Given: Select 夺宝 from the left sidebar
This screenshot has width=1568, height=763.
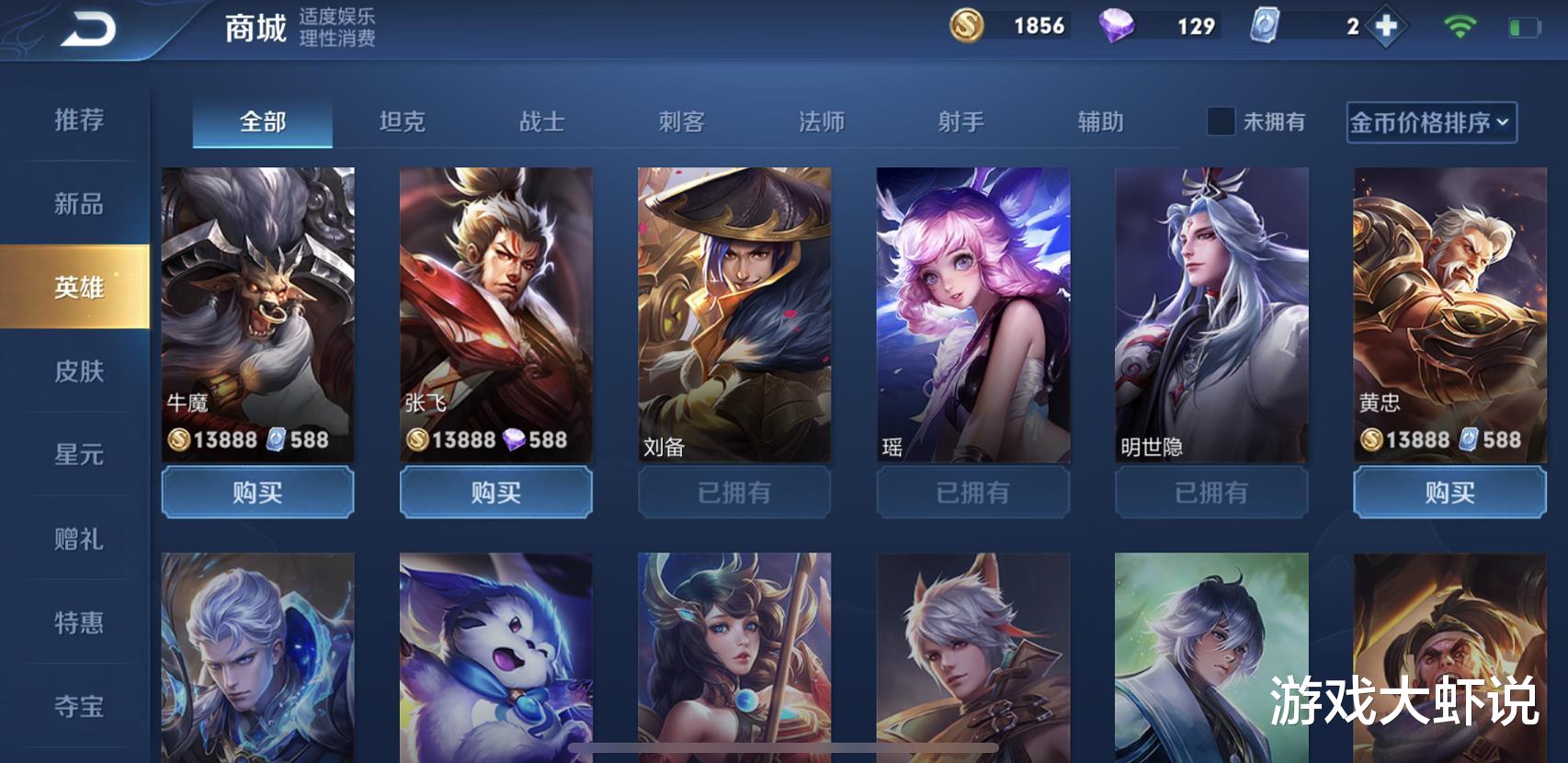Looking at the screenshot, I should click(78, 707).
